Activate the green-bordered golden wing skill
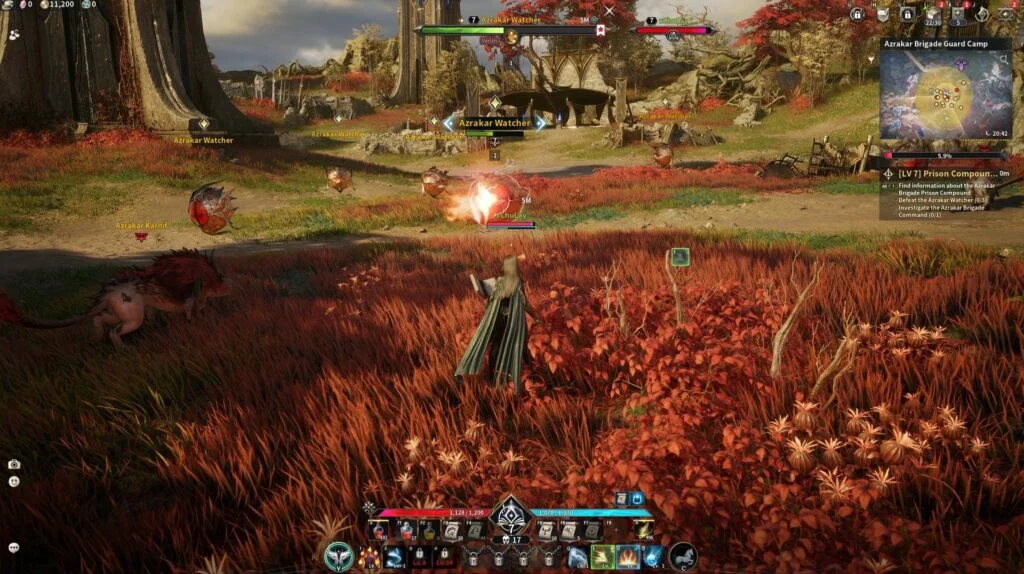 click(603, 557)
